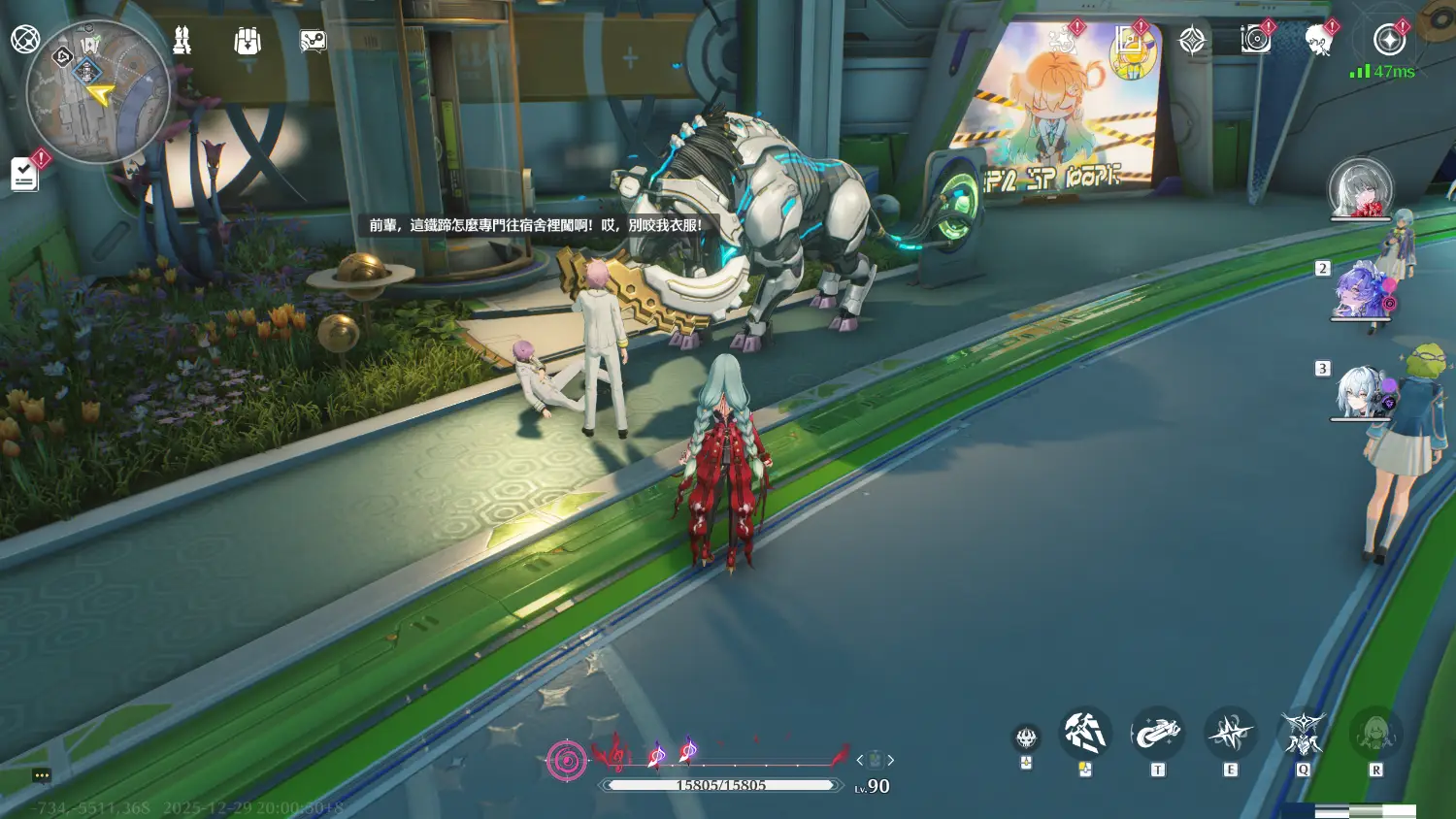Open the stars and cat event icon
Screen dimensions: 1456x819
[x=1064, y=40]
